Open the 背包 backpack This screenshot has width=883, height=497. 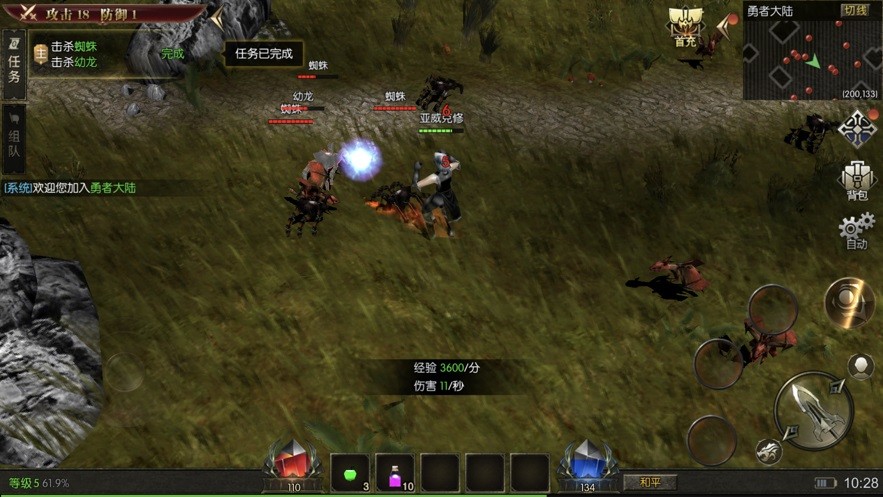coord(857,181)
